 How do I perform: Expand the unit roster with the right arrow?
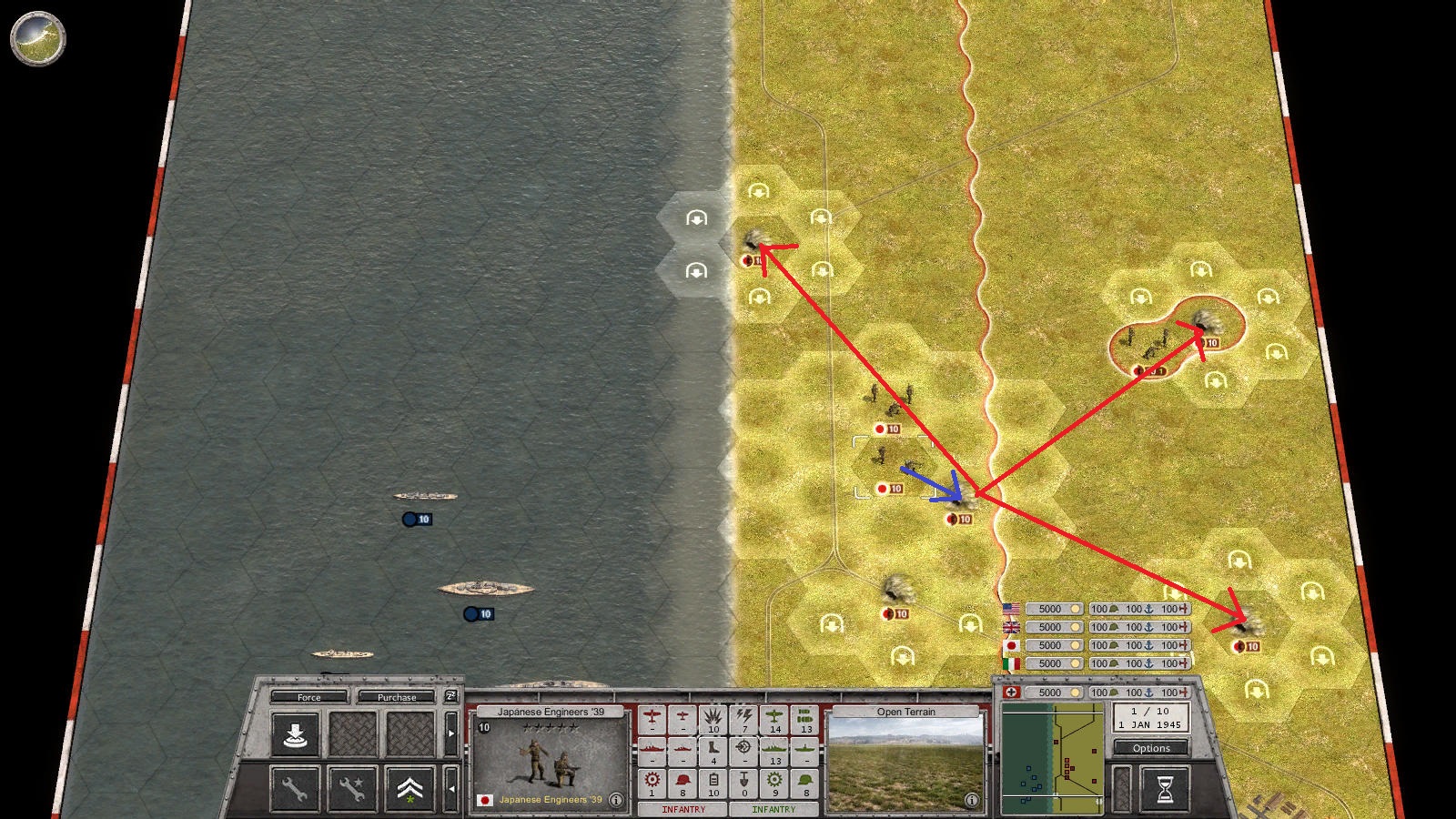click(x=451, y=733)
